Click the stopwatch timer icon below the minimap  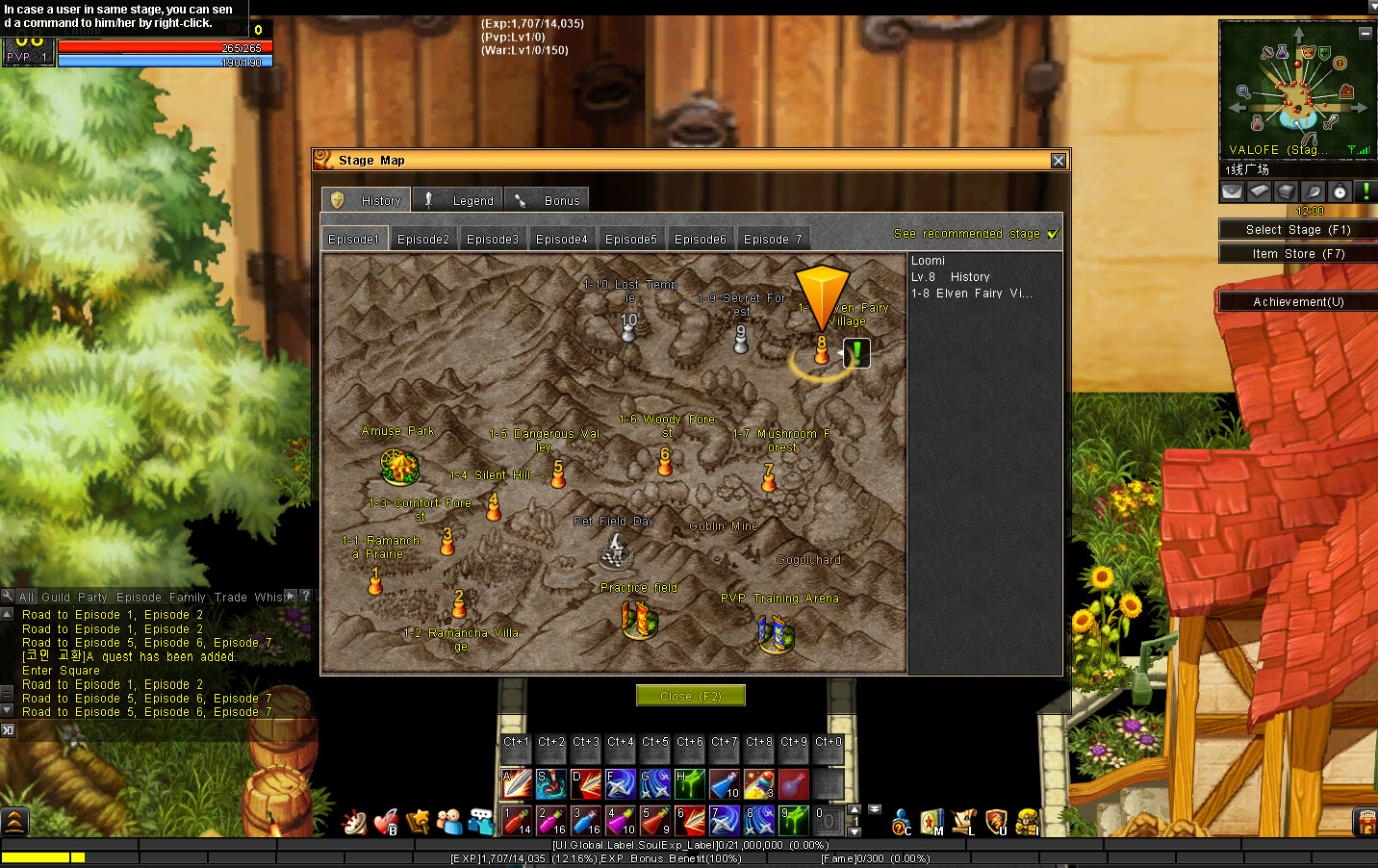tap(1340, 191)
